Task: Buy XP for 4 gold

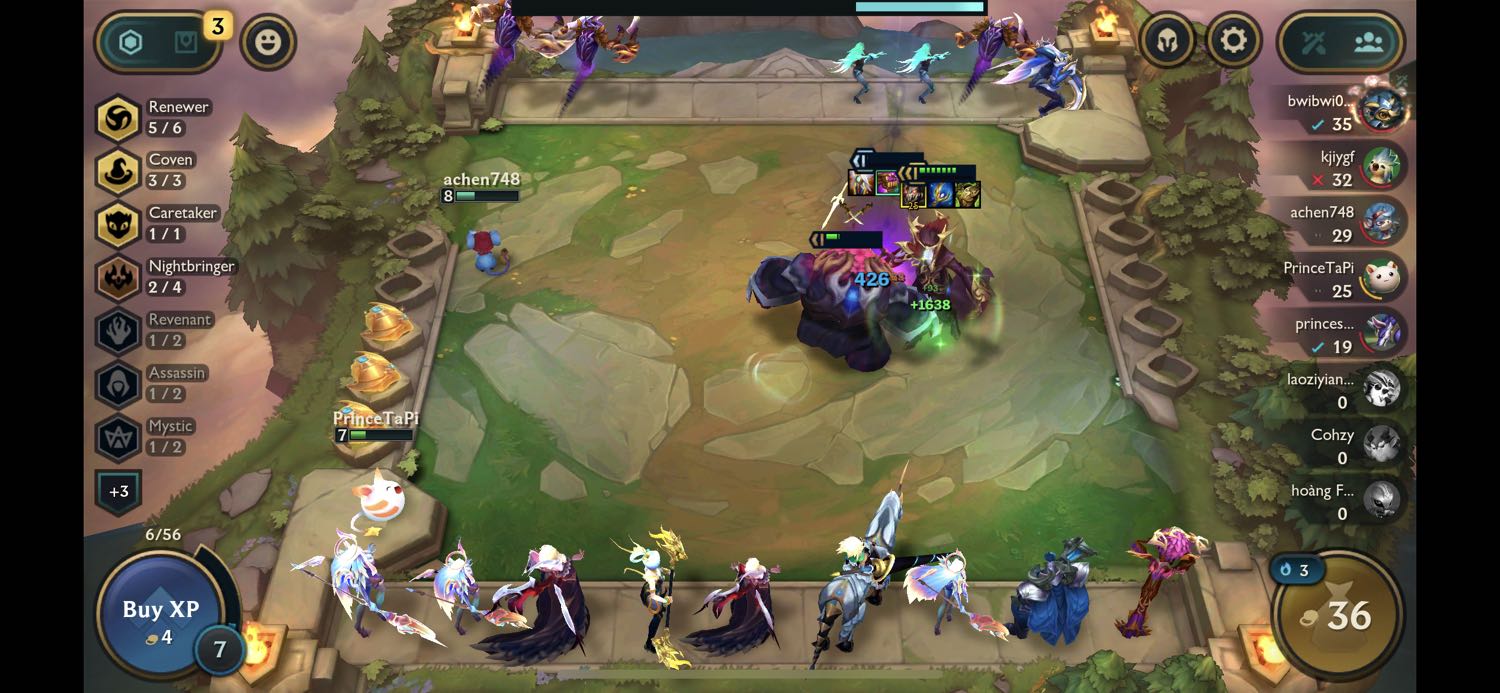Action: pos(160,612)
